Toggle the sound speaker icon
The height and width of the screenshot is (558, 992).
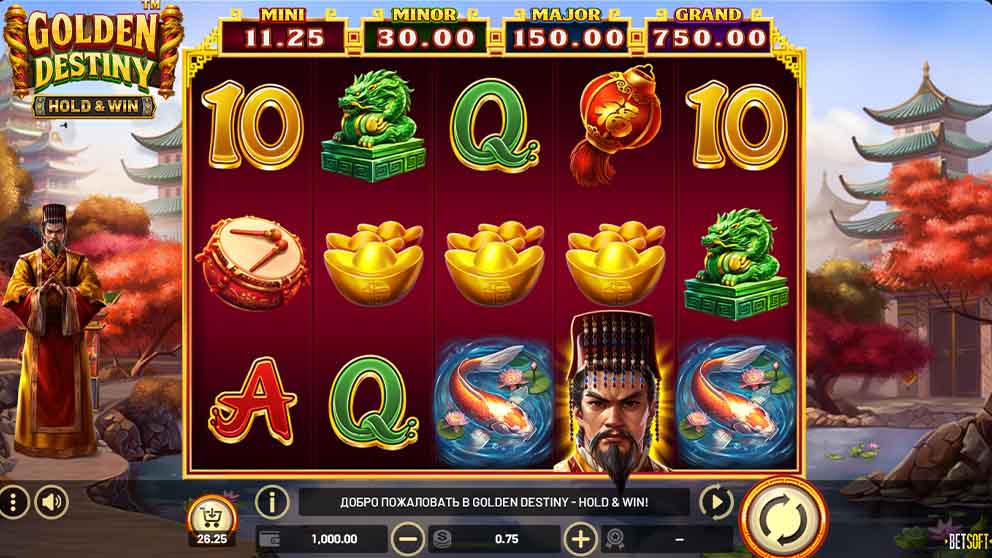click(x=51, y=502)
